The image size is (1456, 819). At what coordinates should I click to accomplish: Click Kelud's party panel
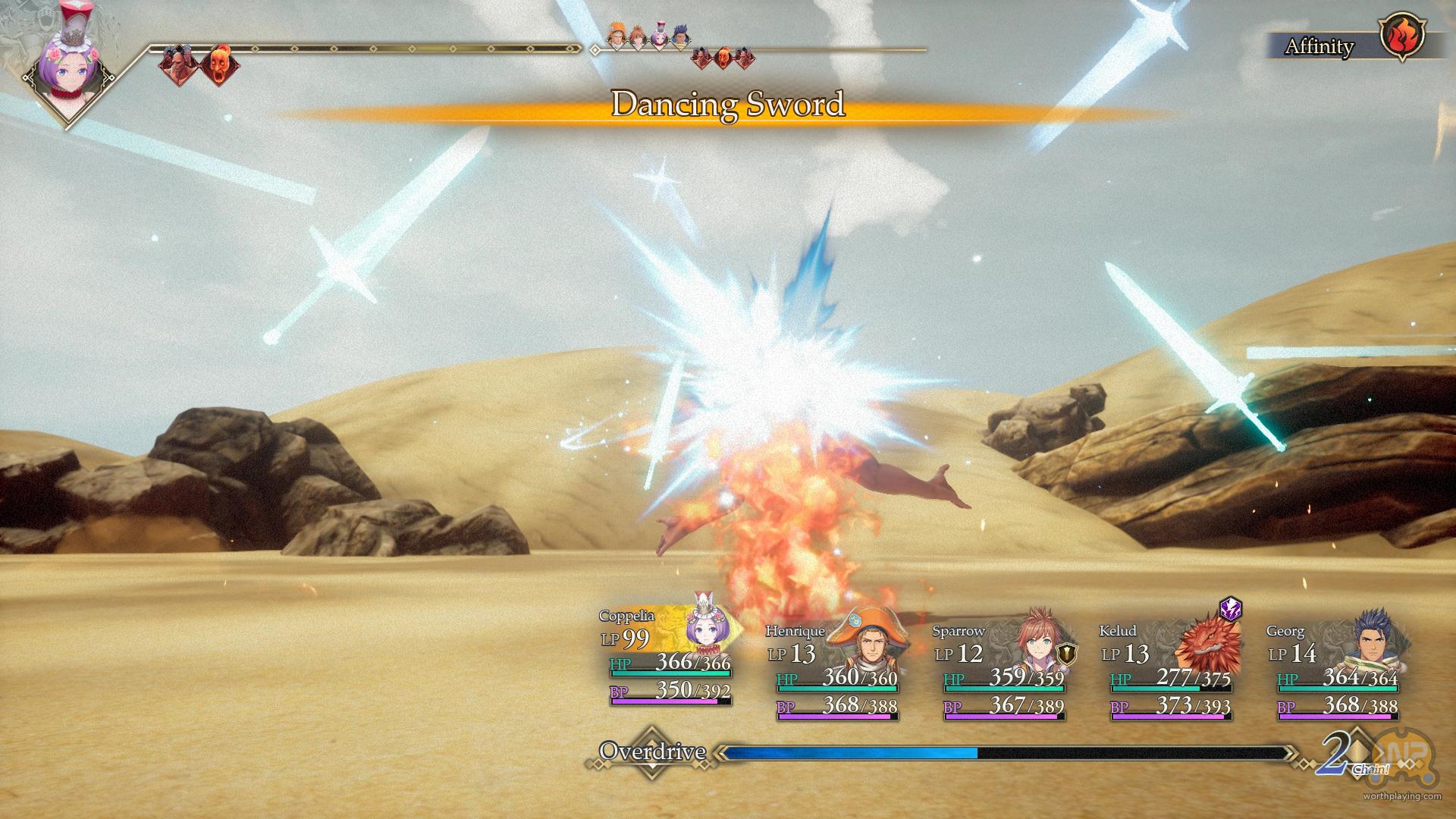(x=1169, y=671)
